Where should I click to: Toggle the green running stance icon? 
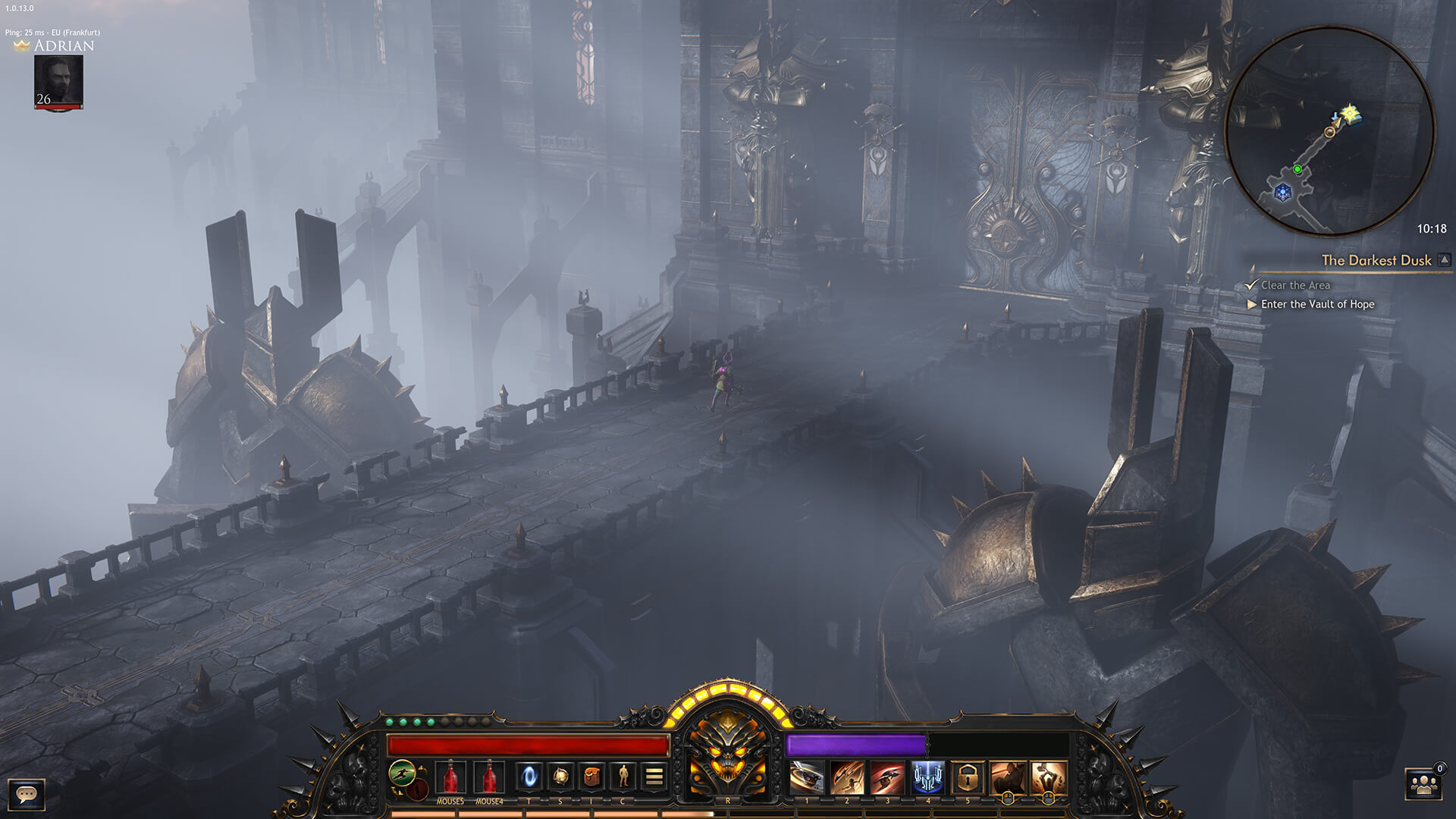(402, 774)
